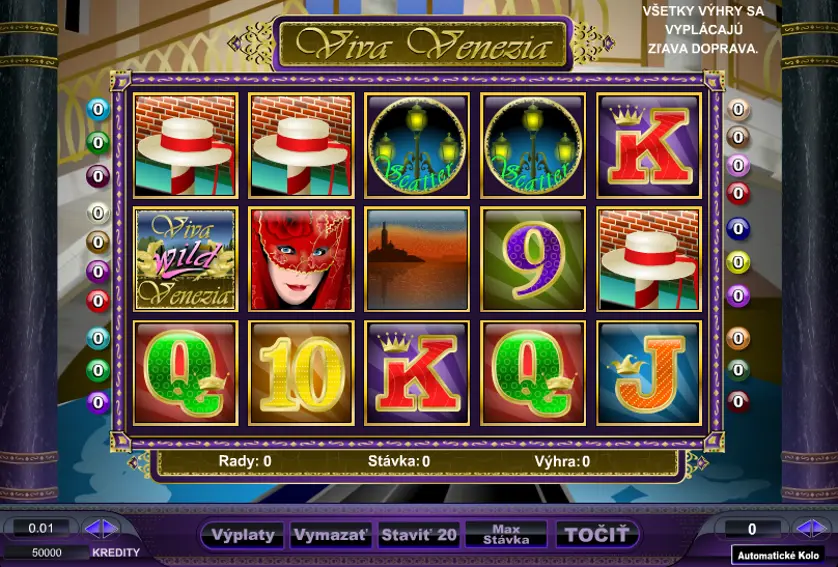Activate the Automatické Kolo autoplay button
The width and height of the screenshot is (838, 567).
click(777, 555)
